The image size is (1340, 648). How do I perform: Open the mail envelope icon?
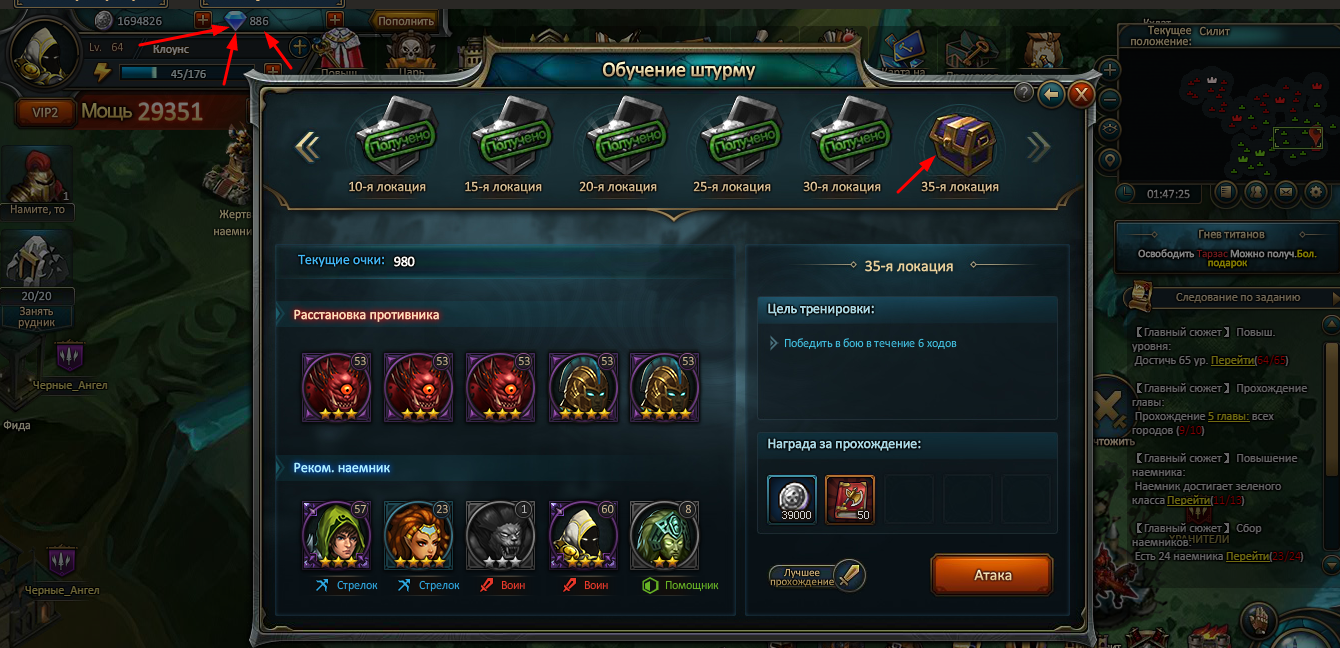(1286, 191)
